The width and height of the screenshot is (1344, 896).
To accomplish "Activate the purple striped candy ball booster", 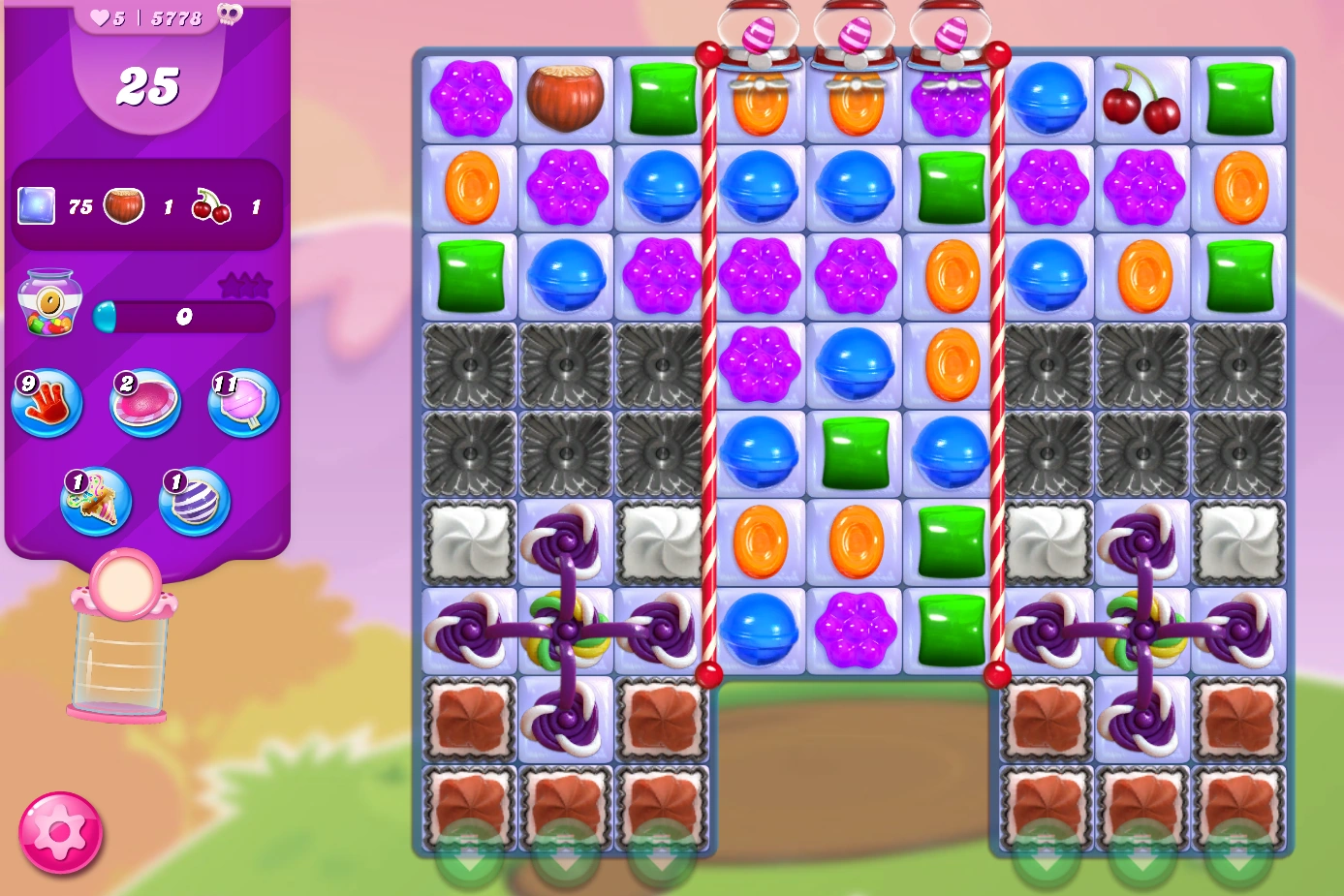I will click(x=193, y=500).
